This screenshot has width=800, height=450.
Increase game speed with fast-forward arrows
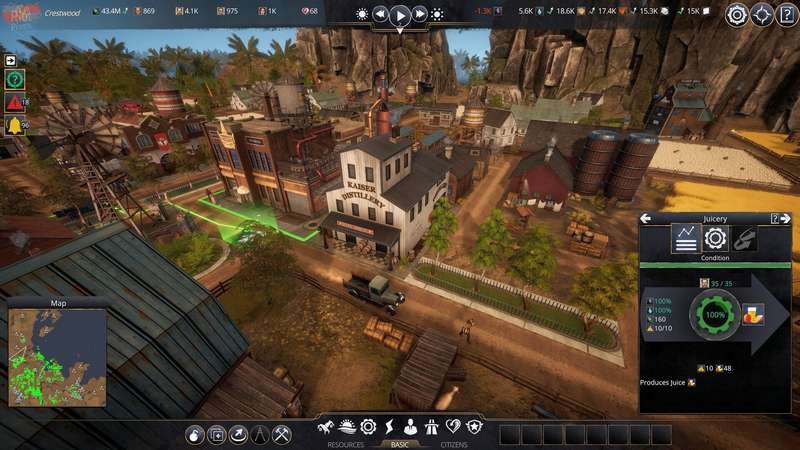click(x=419, y=15)
